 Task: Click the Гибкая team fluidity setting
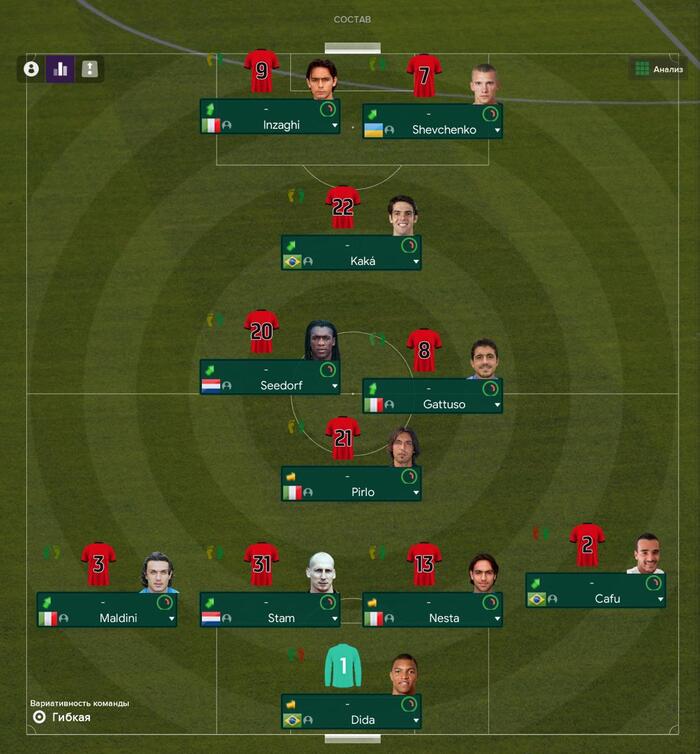point(70,717)
